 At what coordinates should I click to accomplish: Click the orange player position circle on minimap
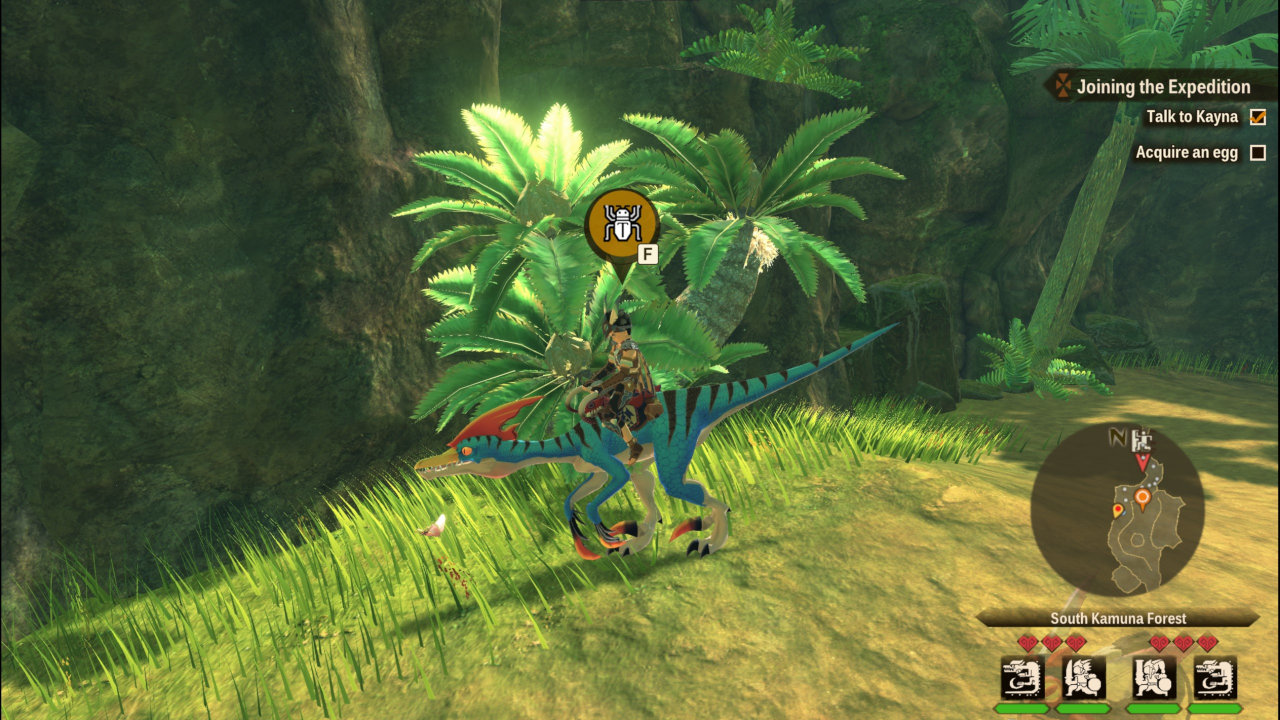1143,496
